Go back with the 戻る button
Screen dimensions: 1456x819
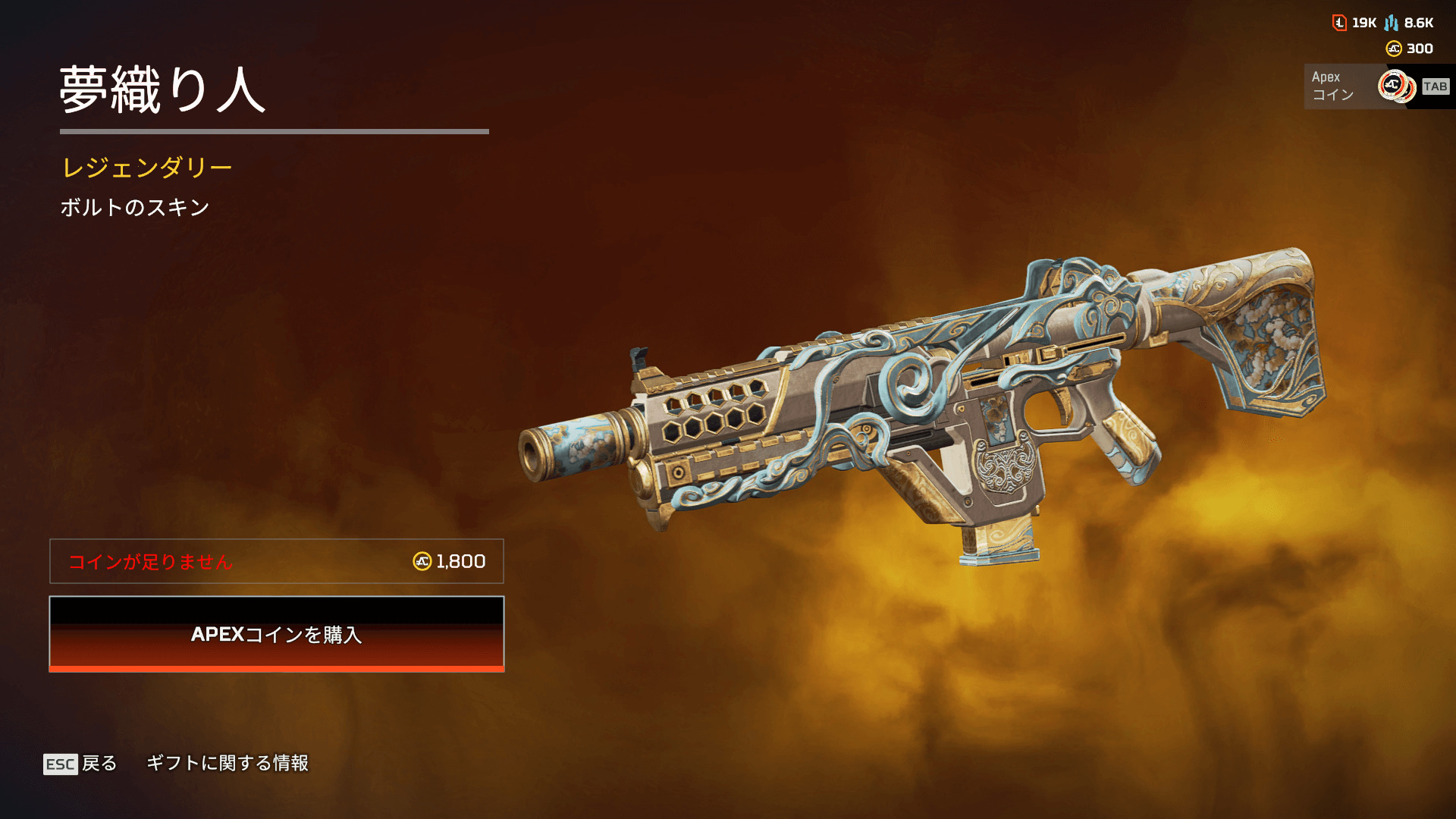pos(80,763)
